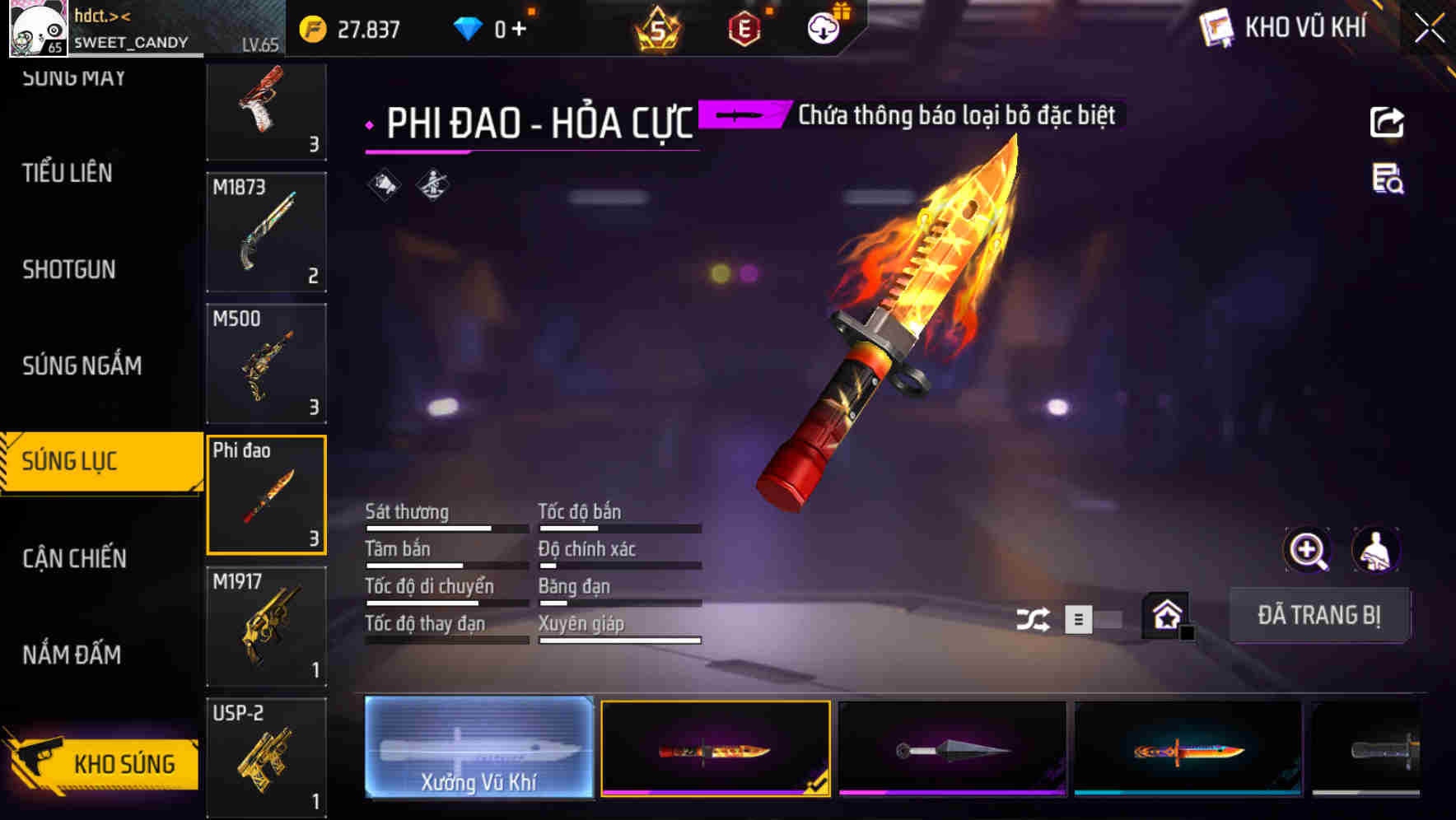The height and width of the screenshot is (820, 1456).
Task: Select the silver kunai skin thumbnail
Action: tap(953, 747)
